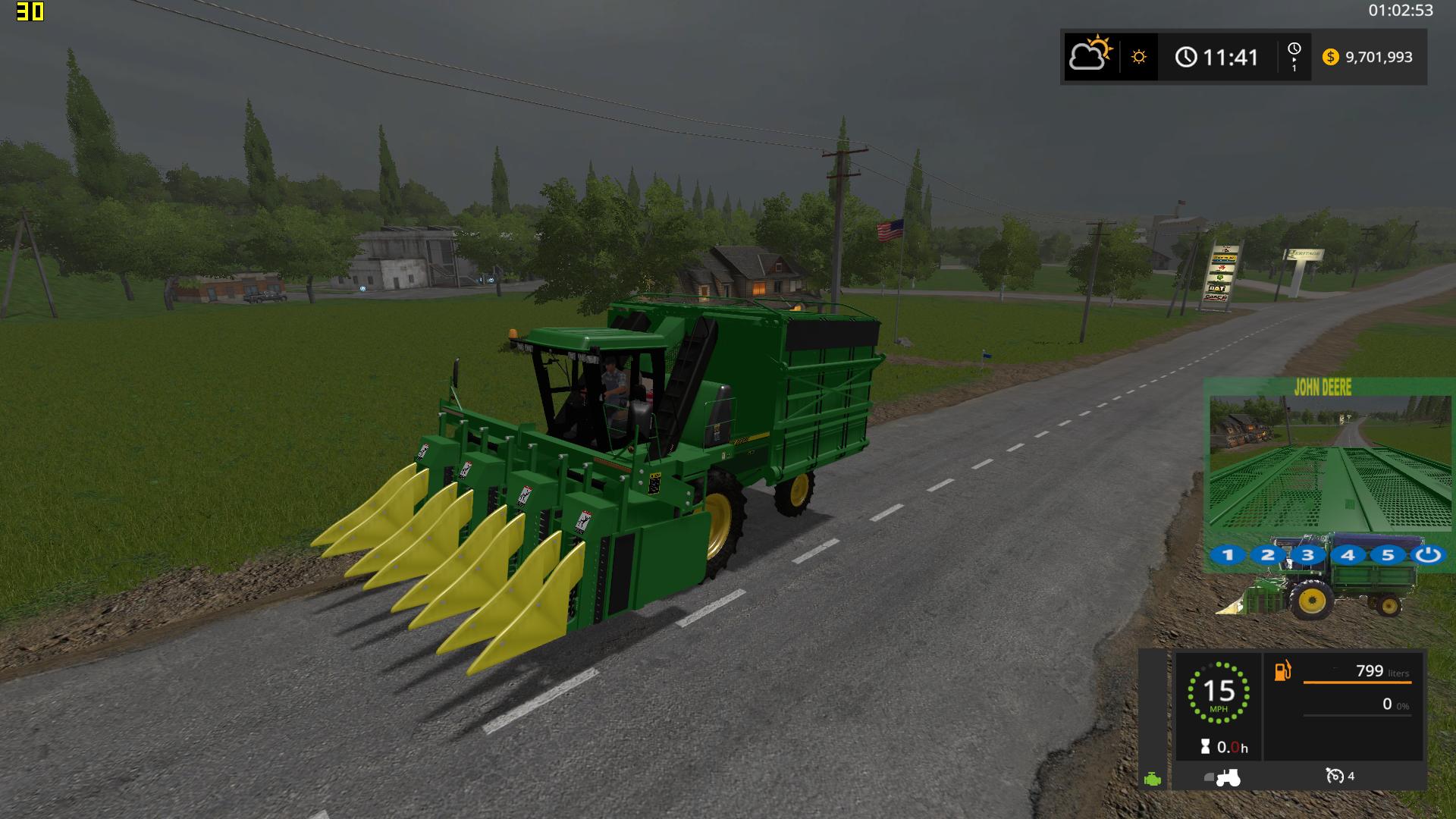Pick camera button 5 on John Deere panel
This screenshot has width=1456, height=819.
point(1388,555)
